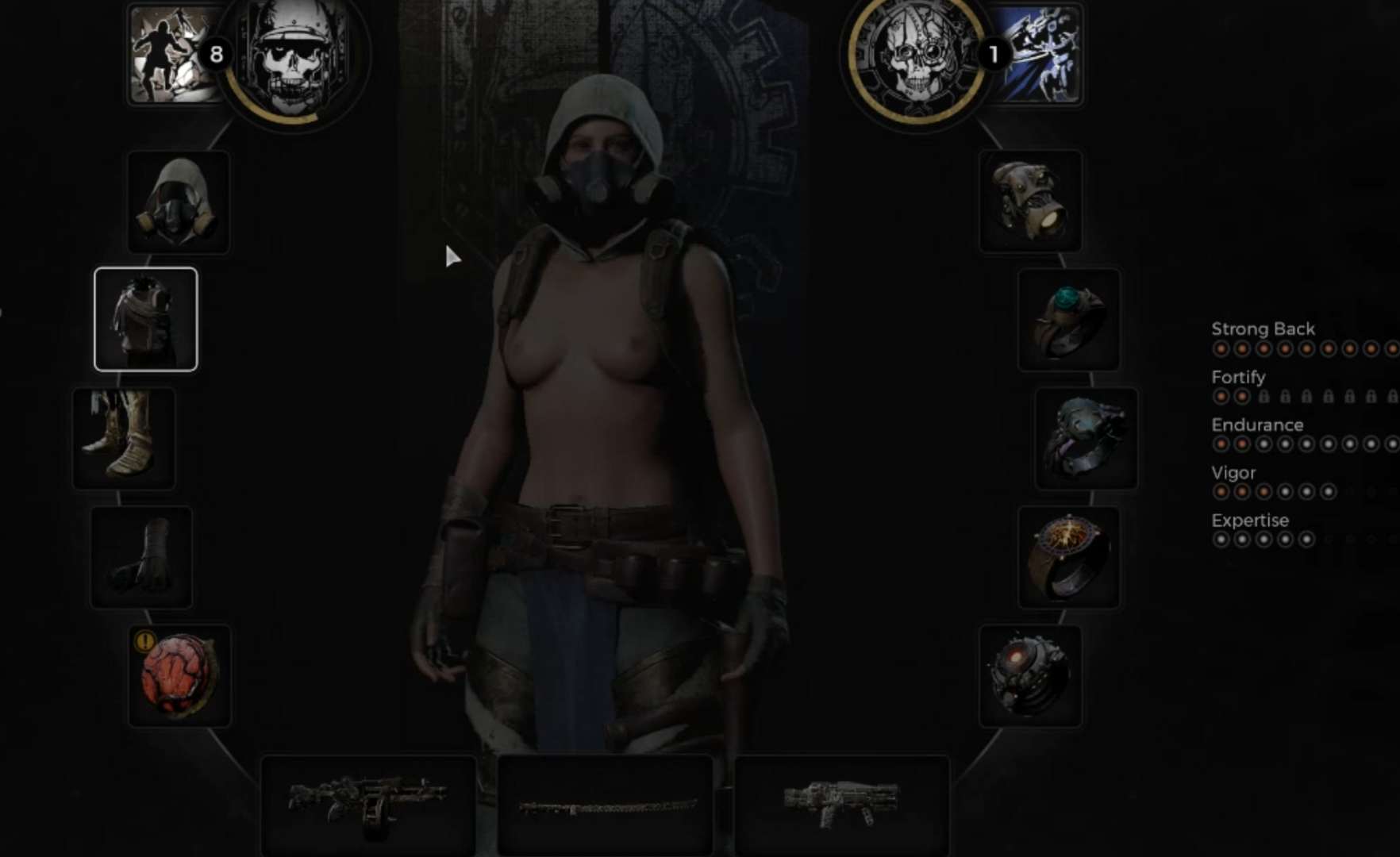Select the hooded gas mask head armor slot
This screenshot has width=1400, height=857.
click(179, 202)
